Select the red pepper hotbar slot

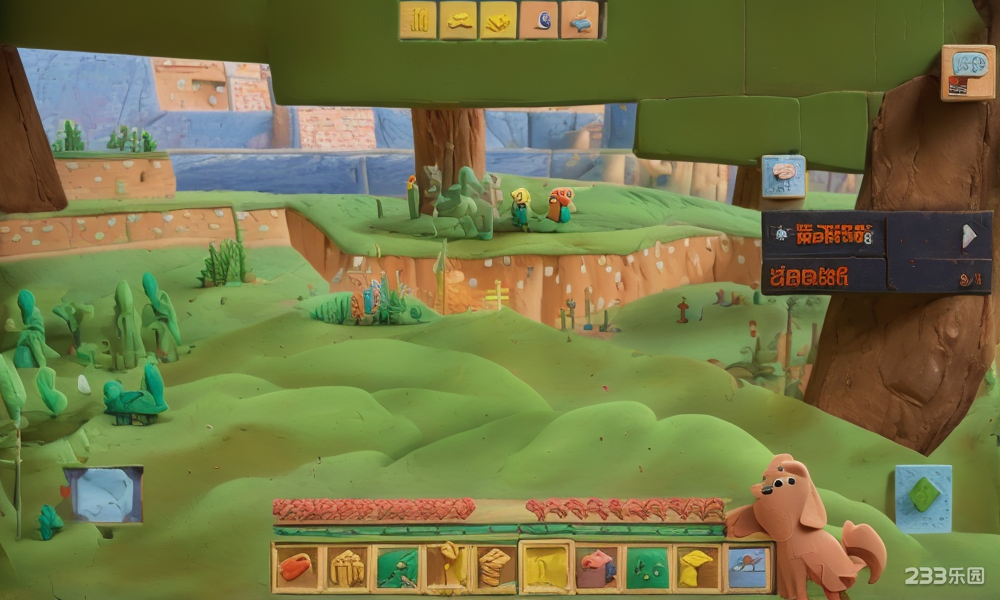296,568
